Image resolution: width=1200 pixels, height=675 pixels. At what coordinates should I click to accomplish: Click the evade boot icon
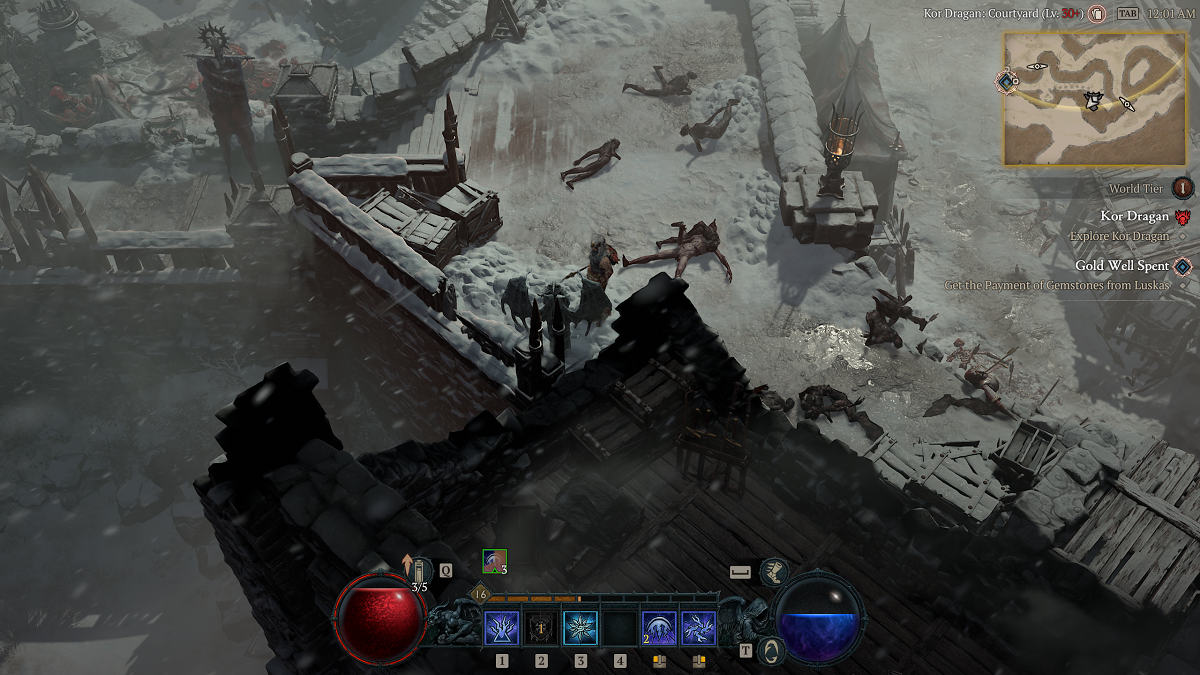pyautogui.click(x=773, y=572)
